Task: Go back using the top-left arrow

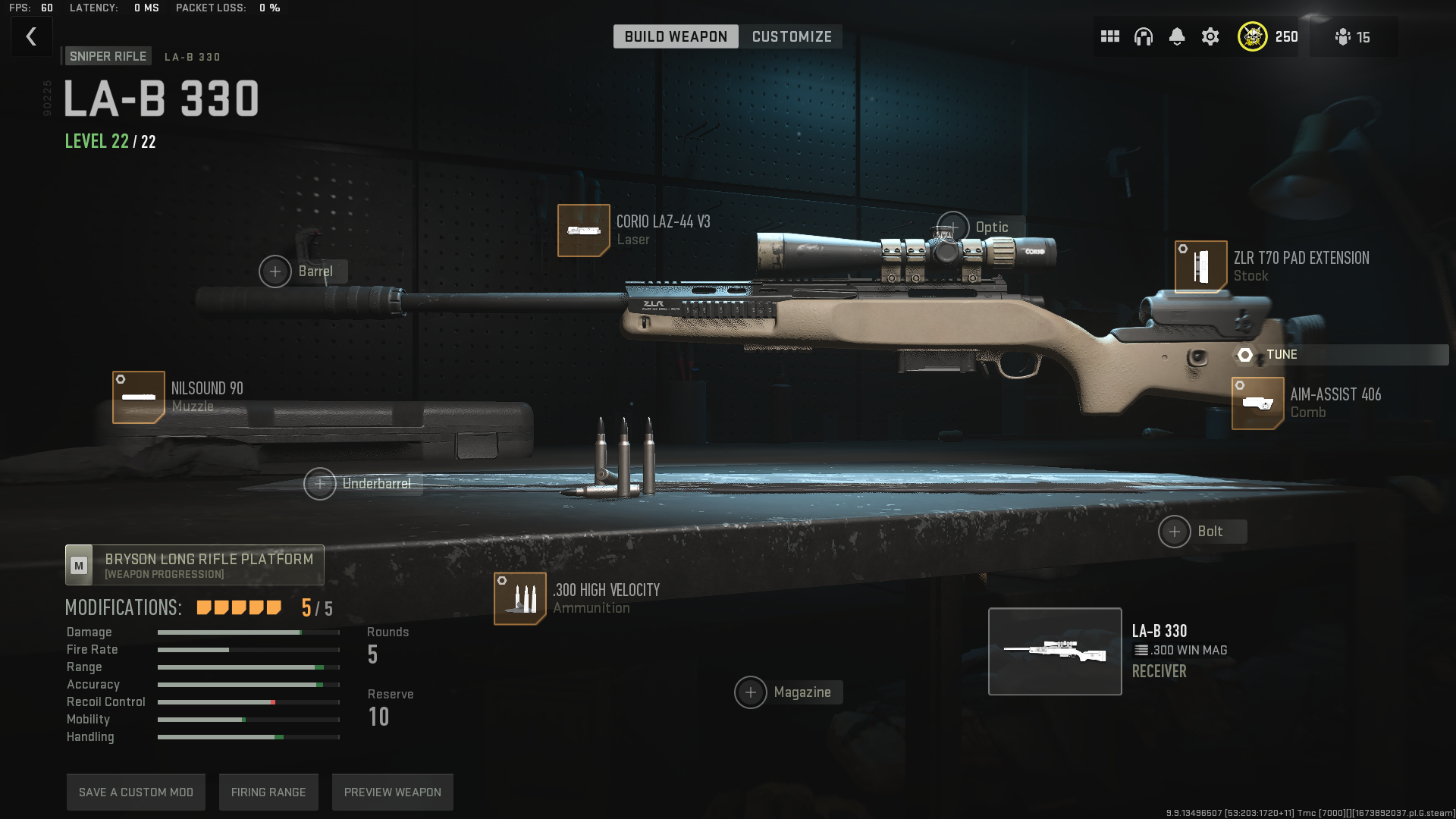Action: [31, 36]
